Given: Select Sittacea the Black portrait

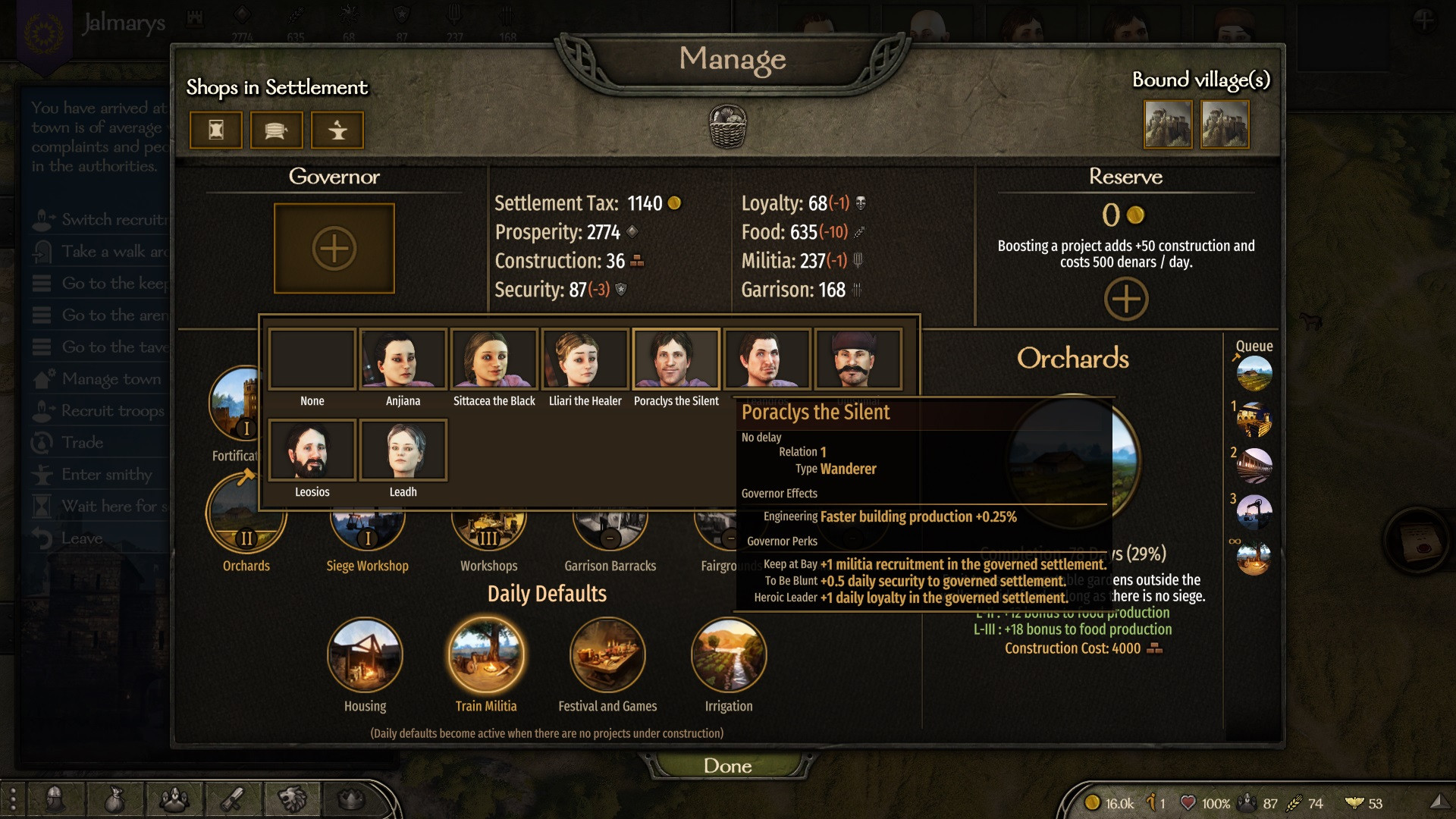Looking at the screenshot, I should tap(494, 359).
